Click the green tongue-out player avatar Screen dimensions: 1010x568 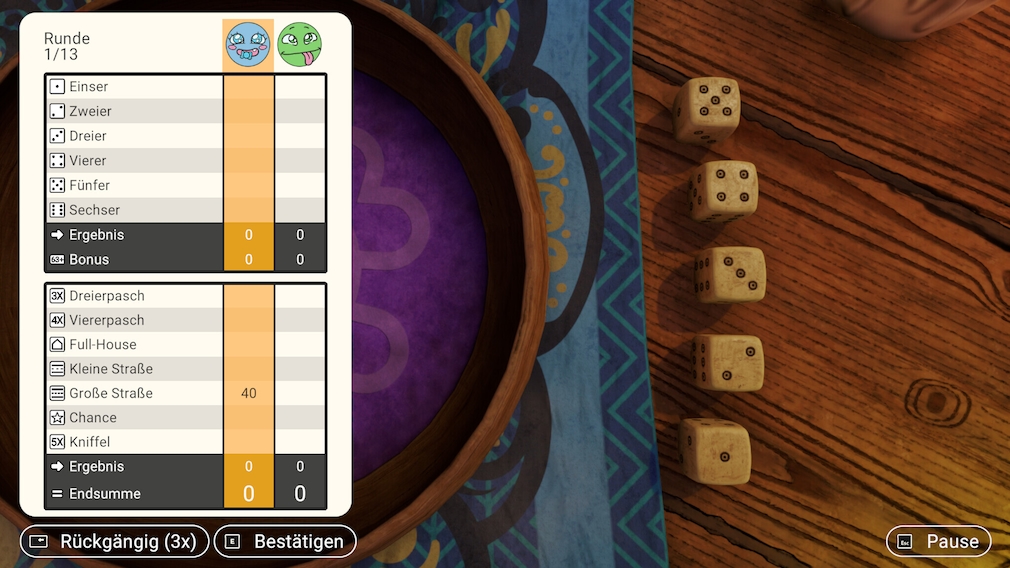tap(300, 45)
